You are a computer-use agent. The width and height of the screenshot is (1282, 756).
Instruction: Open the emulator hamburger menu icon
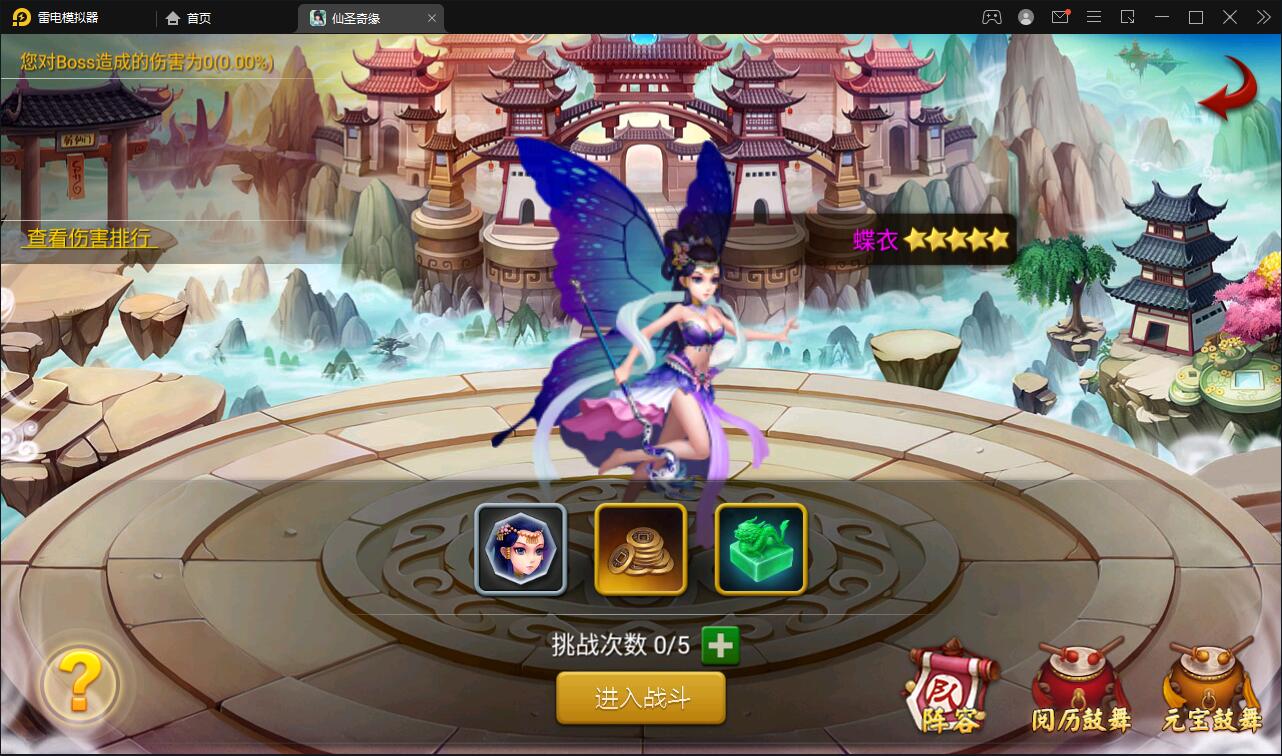tap(1094, 17)
